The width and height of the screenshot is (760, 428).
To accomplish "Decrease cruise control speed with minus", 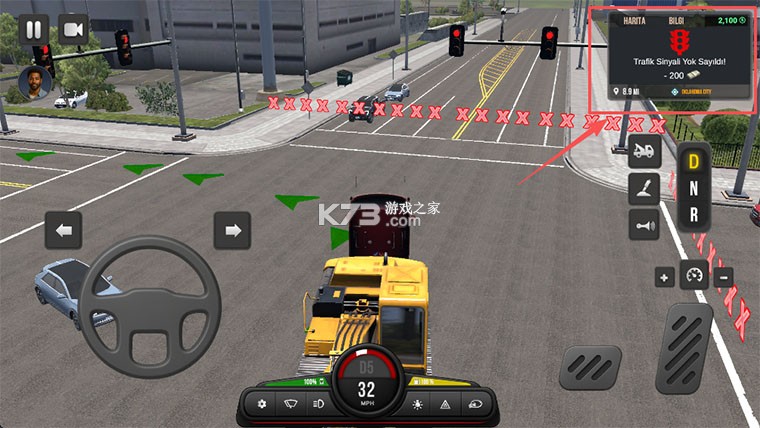I will click(723, 278).
